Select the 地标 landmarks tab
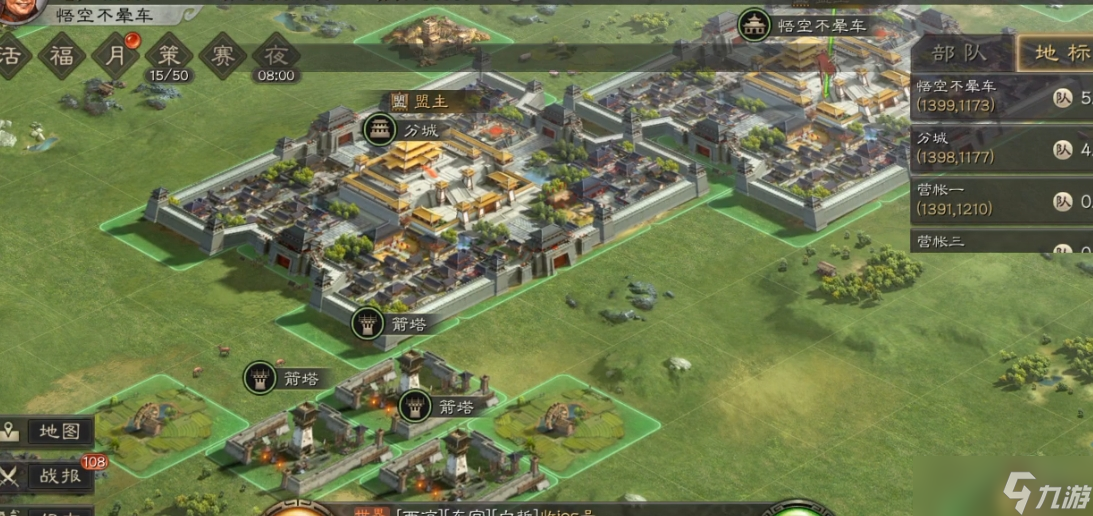The height and width of the screenshot is (516, 1093). pyautogui.click(x=1055, y=53)
